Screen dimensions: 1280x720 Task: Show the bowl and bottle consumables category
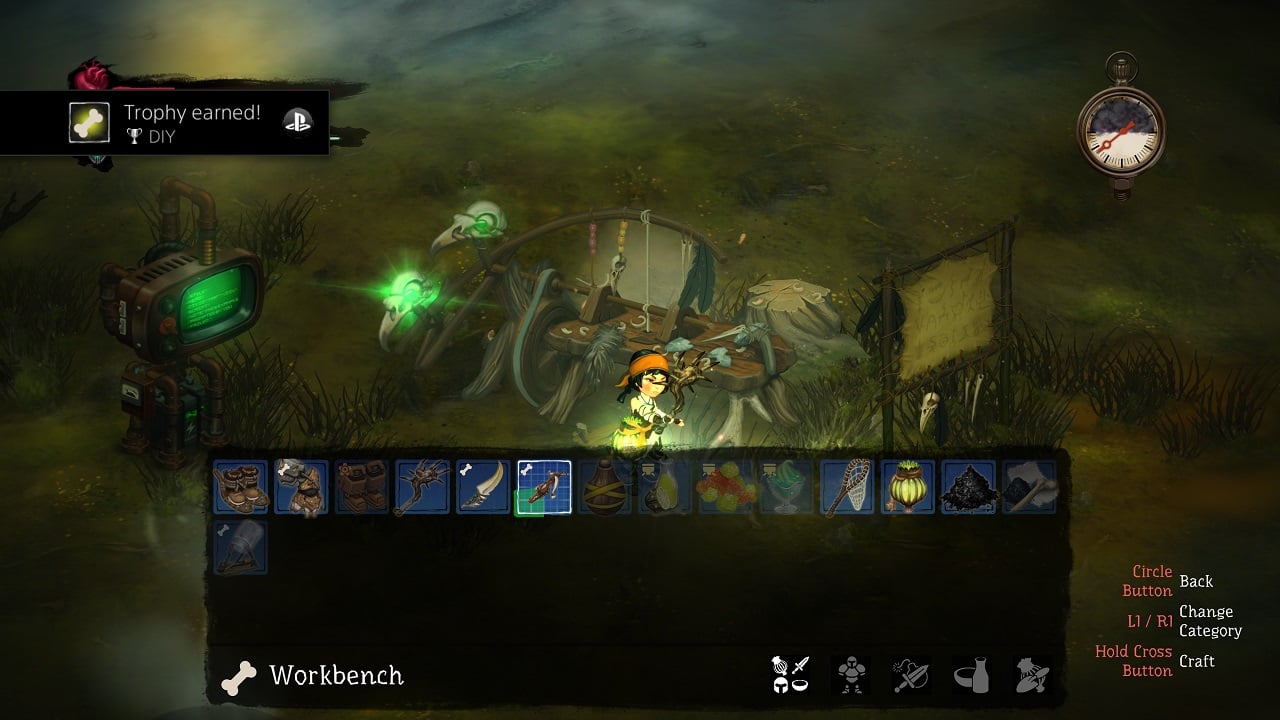point(971,675)
